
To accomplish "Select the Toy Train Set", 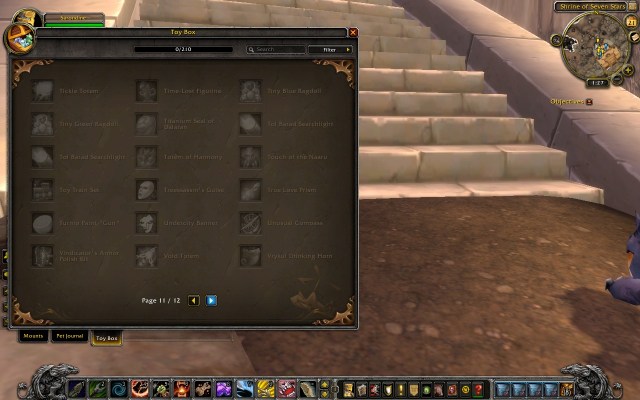I will pos(42,190).
